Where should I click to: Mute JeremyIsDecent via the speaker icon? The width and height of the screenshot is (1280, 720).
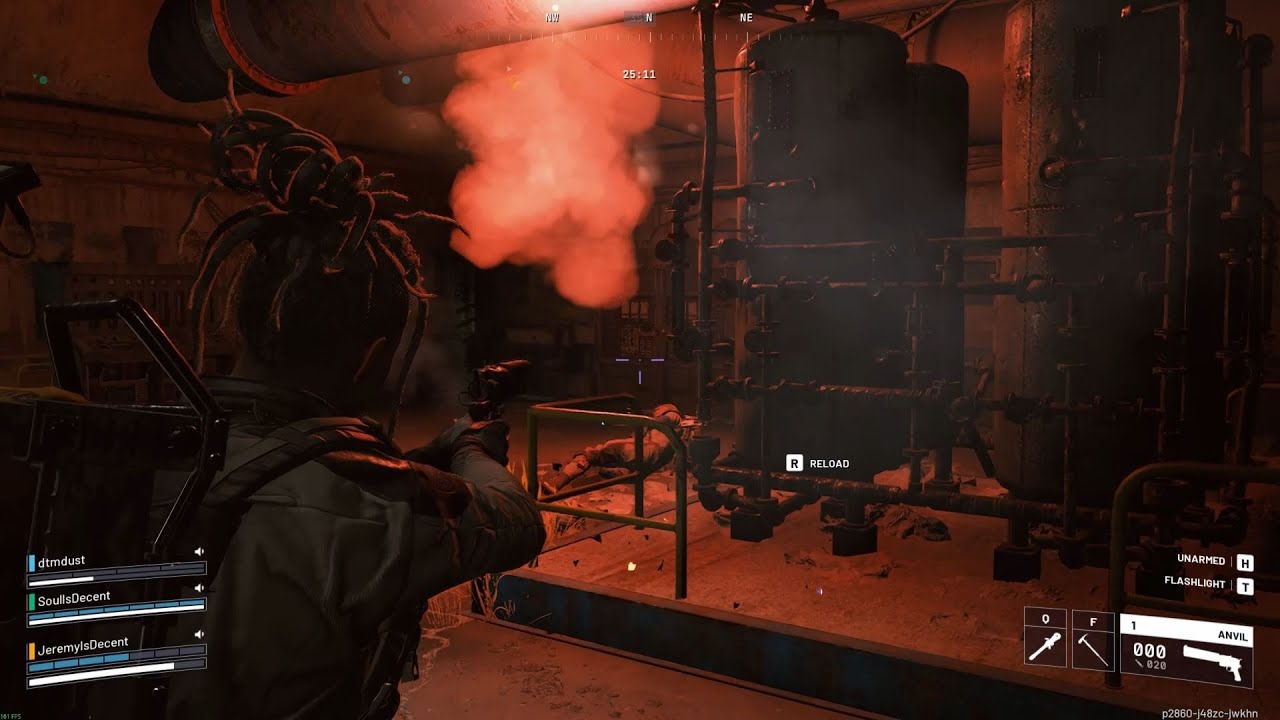point(199,634)
